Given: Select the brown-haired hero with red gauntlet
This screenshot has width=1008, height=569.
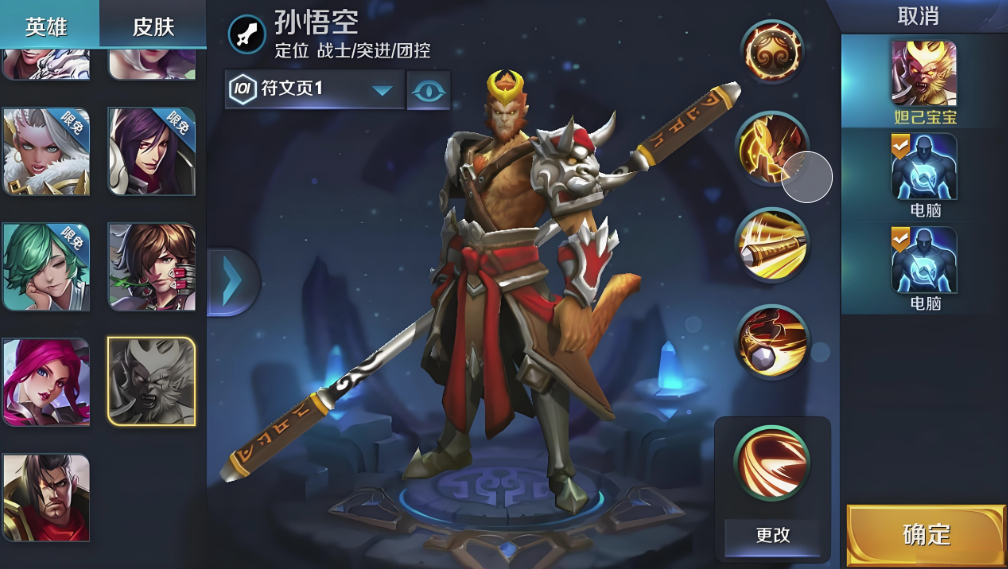Looking at the screenshot, I should [151, 267].
